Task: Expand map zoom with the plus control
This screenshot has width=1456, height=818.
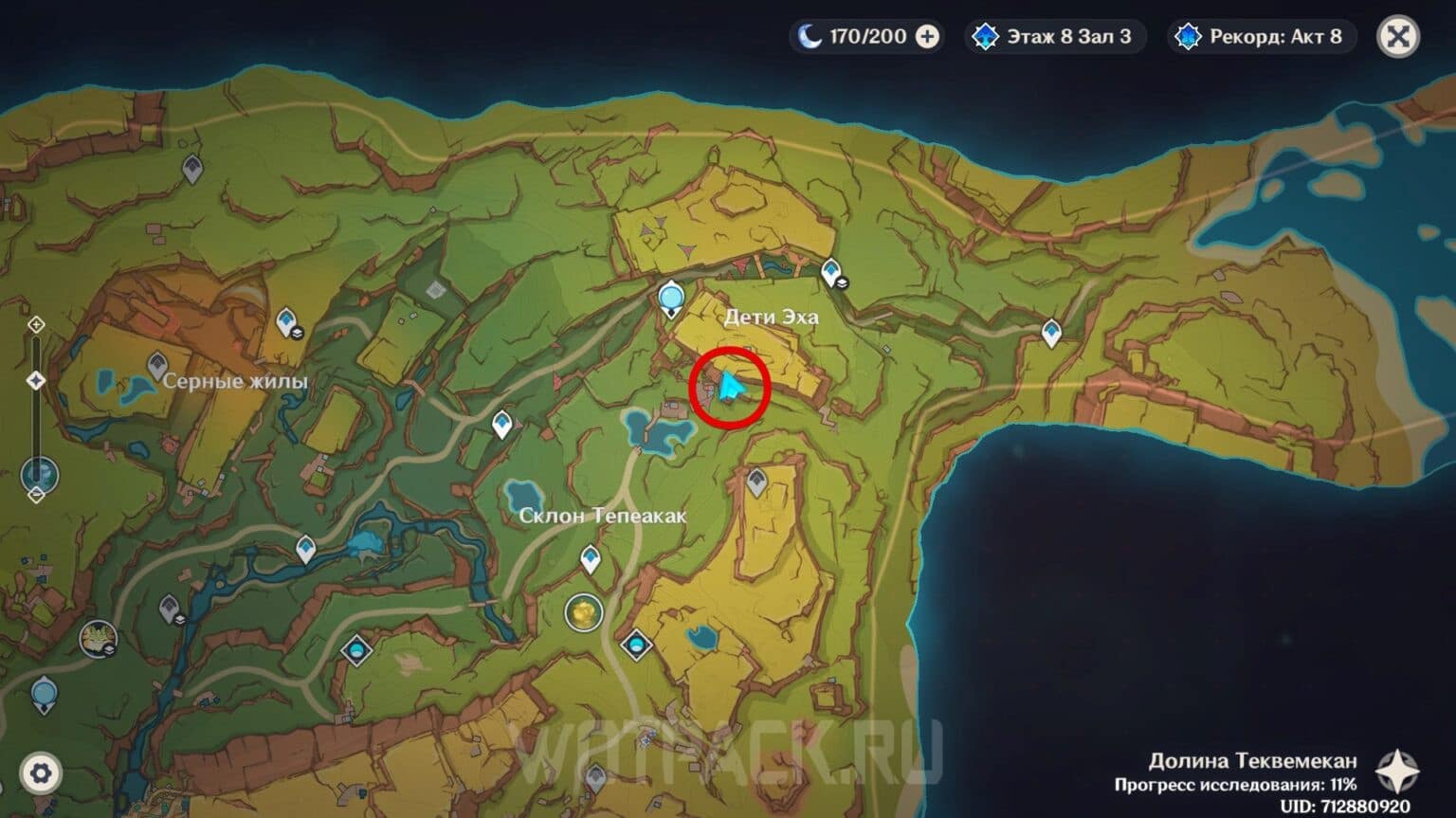Action: click(36, 325)
